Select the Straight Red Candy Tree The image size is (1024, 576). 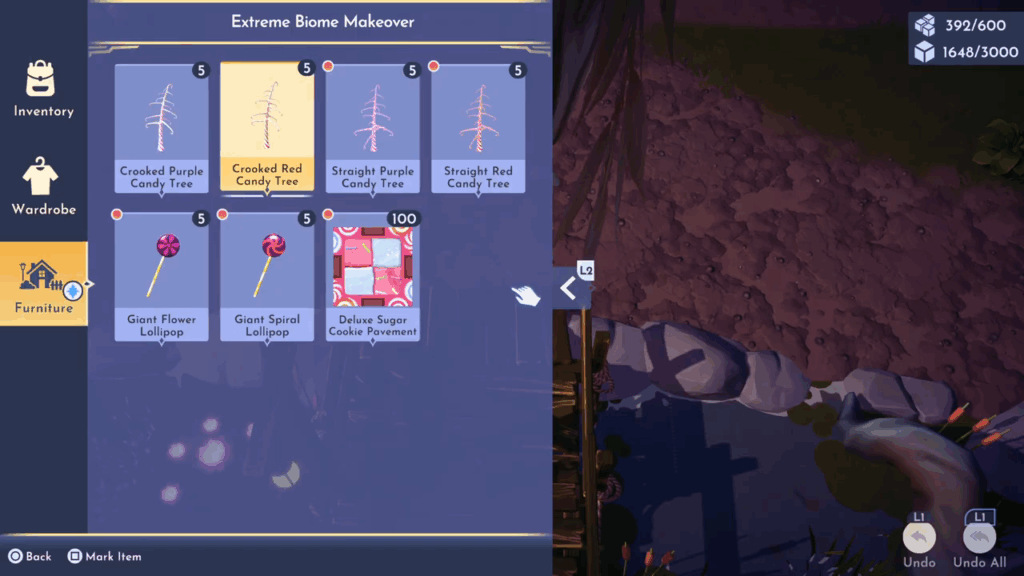click(x=478, y=129)
